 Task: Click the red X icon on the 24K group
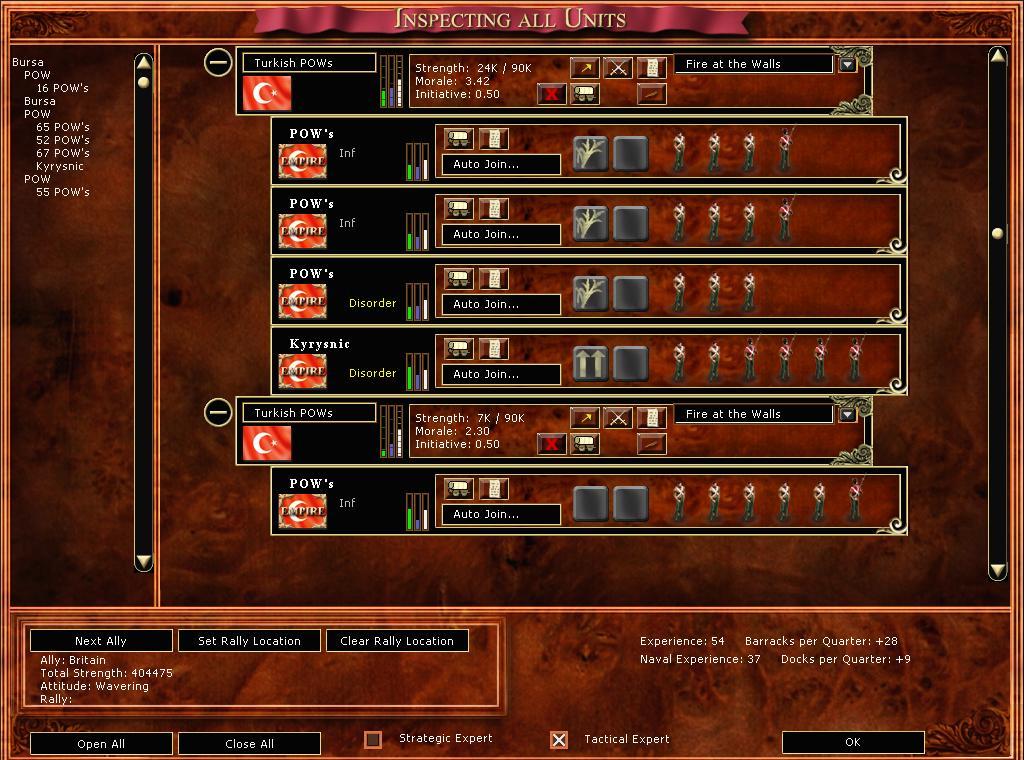pos(551,94)
